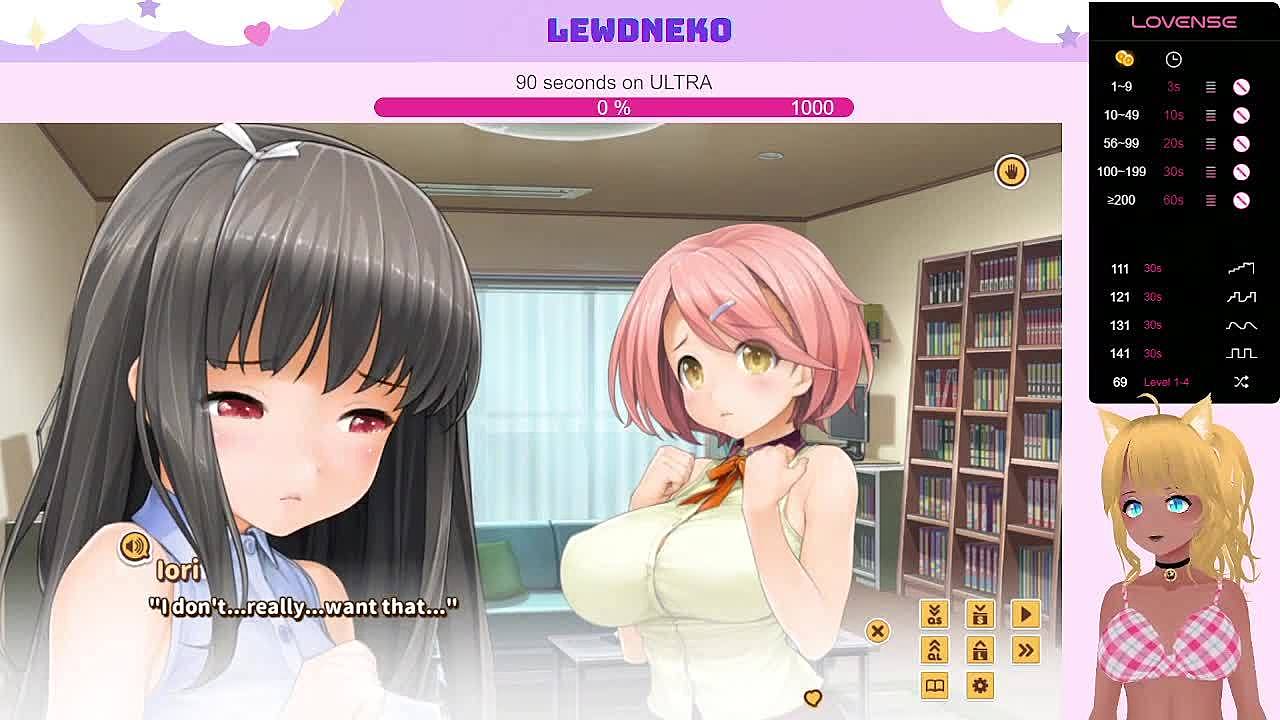Screen dimensions: 1280x720
Task: Click the hand icon in the scene corner
Action: pos(1011,172)
